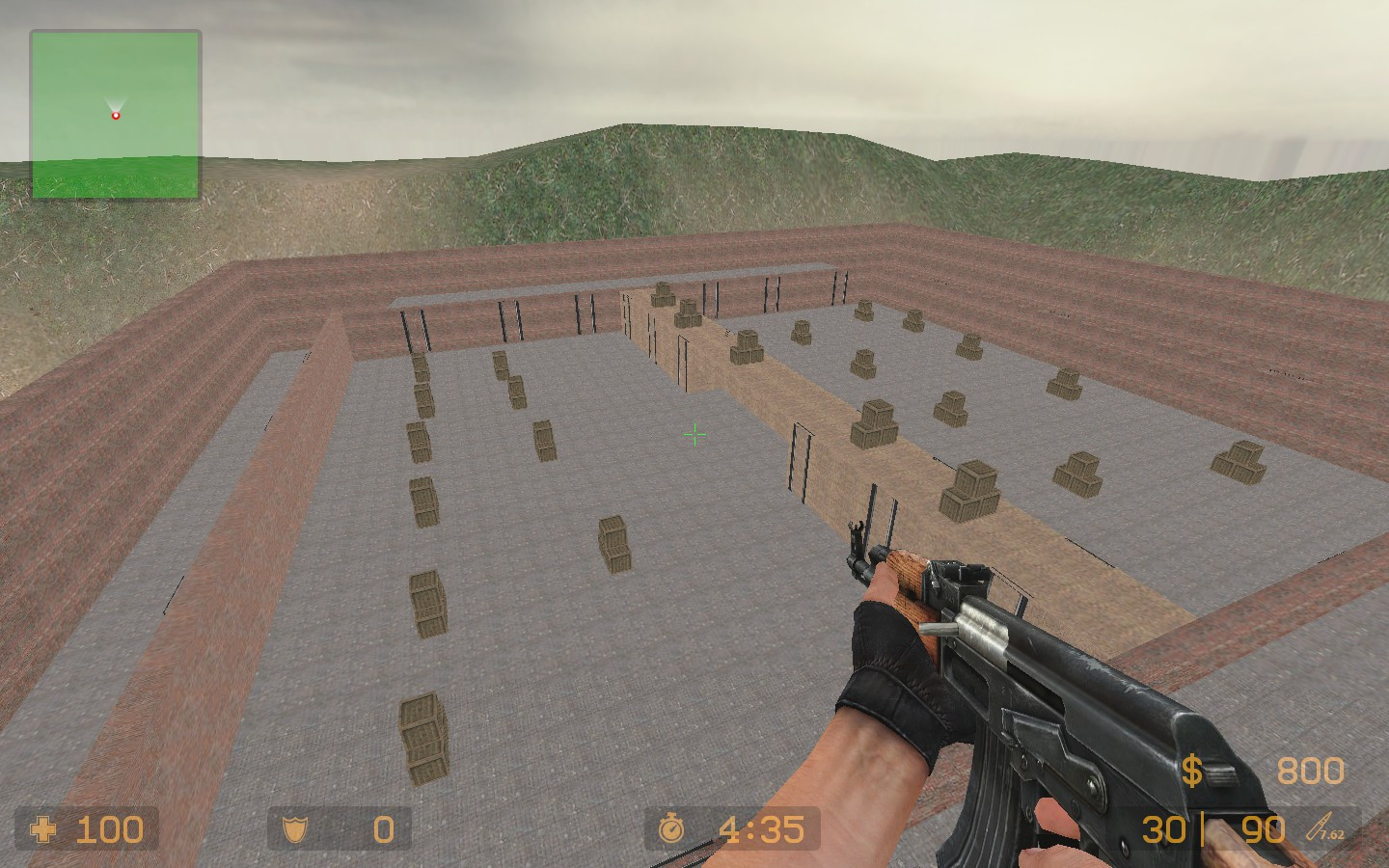Screen dimensions: 1389x868
Task: Click the health cross icon
Action: pos(45,829)
